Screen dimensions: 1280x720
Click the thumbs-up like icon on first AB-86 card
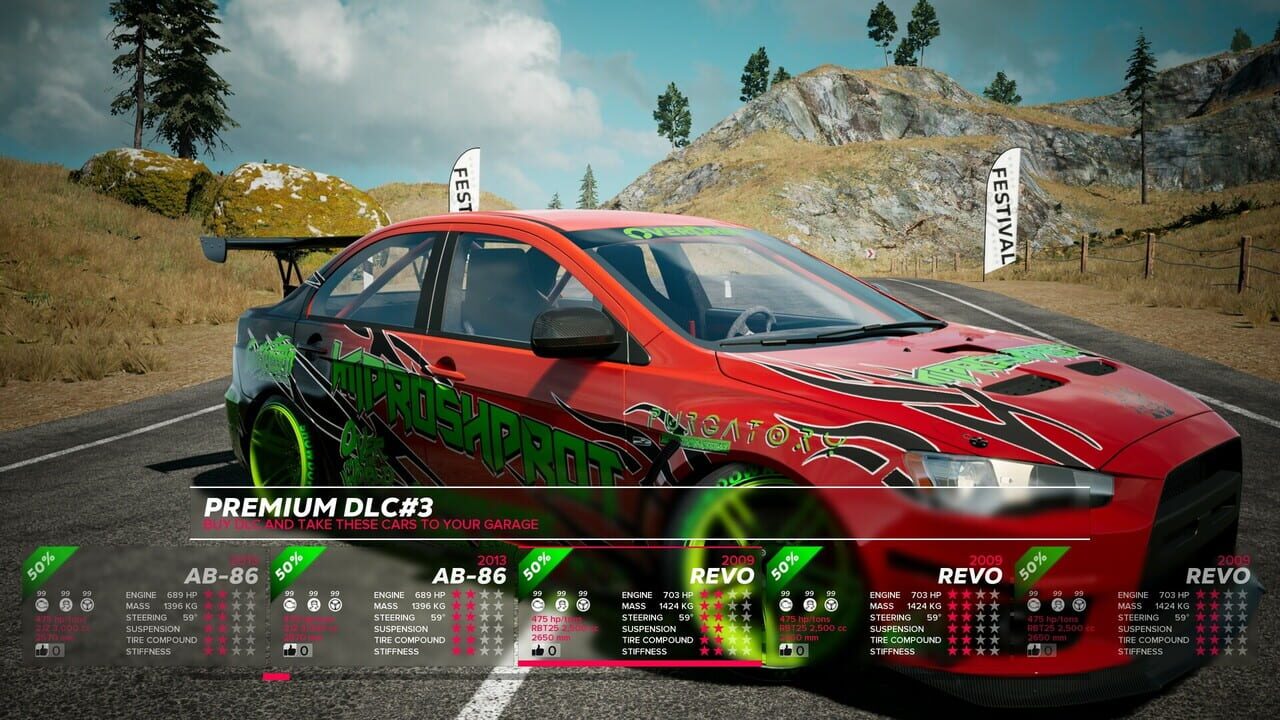point(40,652)
